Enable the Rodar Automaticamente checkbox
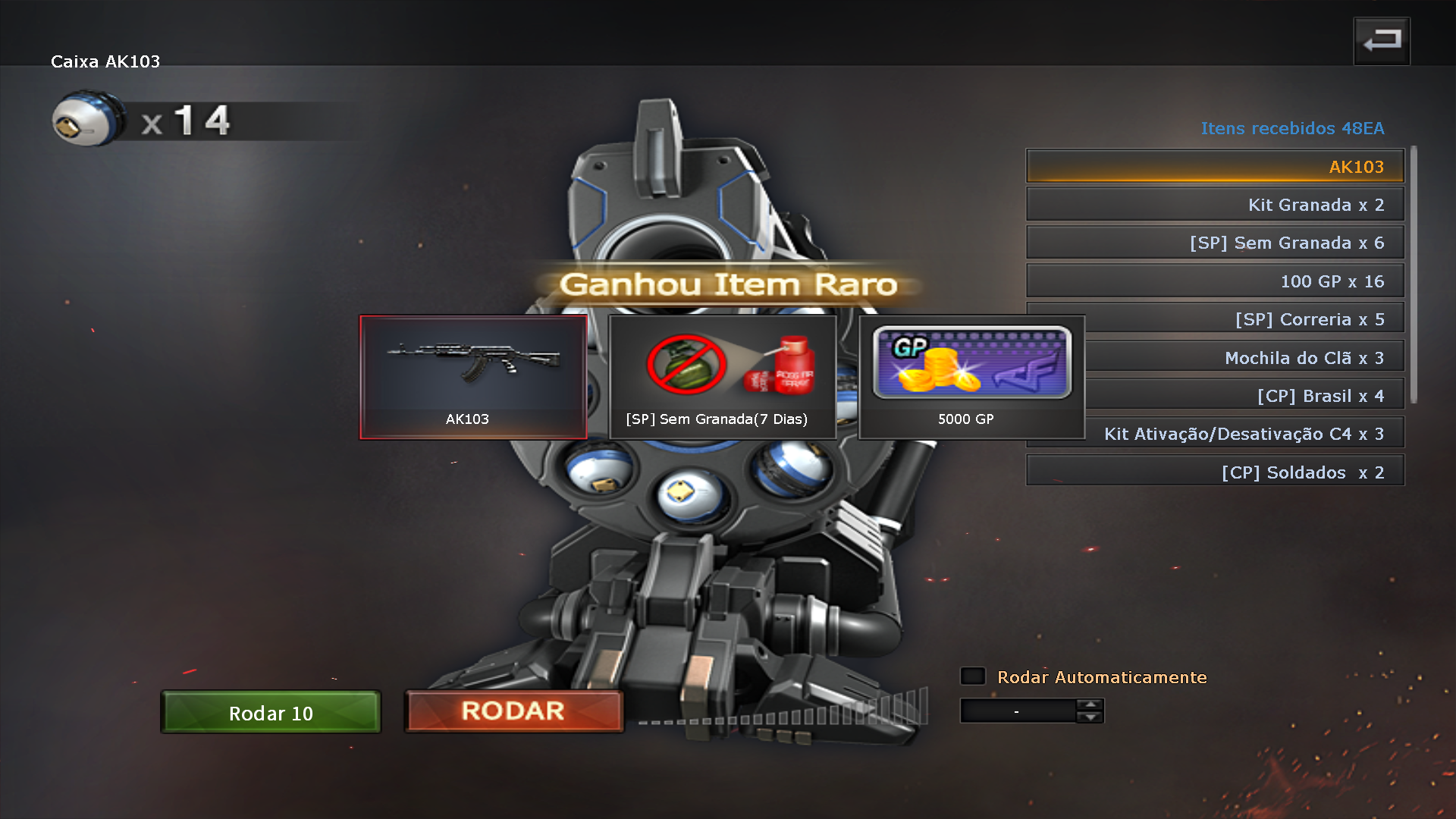The height and width of the screenshot is (819, 1456). (x=973, y=676)
